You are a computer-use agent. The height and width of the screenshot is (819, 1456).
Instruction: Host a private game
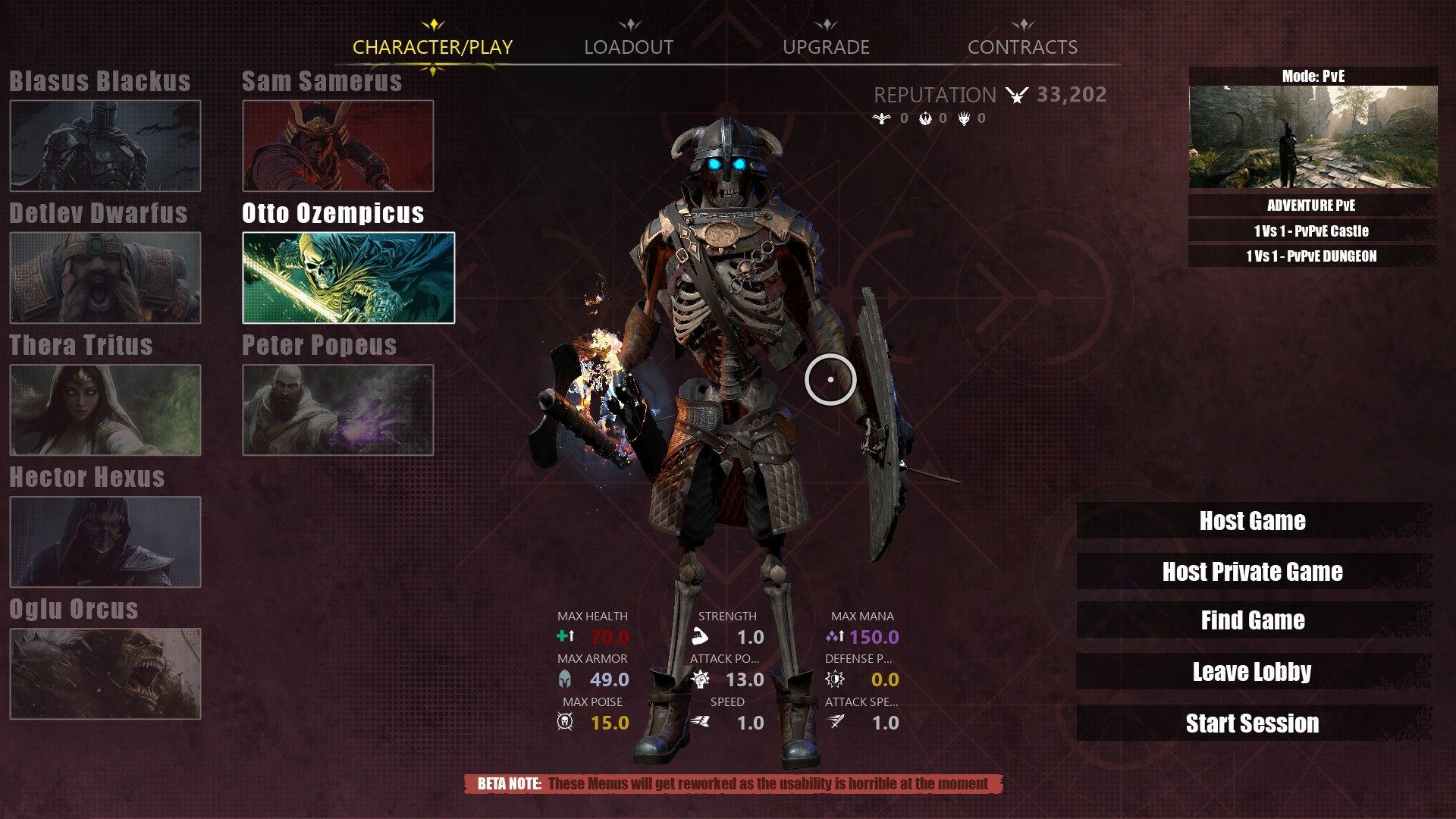pos(1252,571)
